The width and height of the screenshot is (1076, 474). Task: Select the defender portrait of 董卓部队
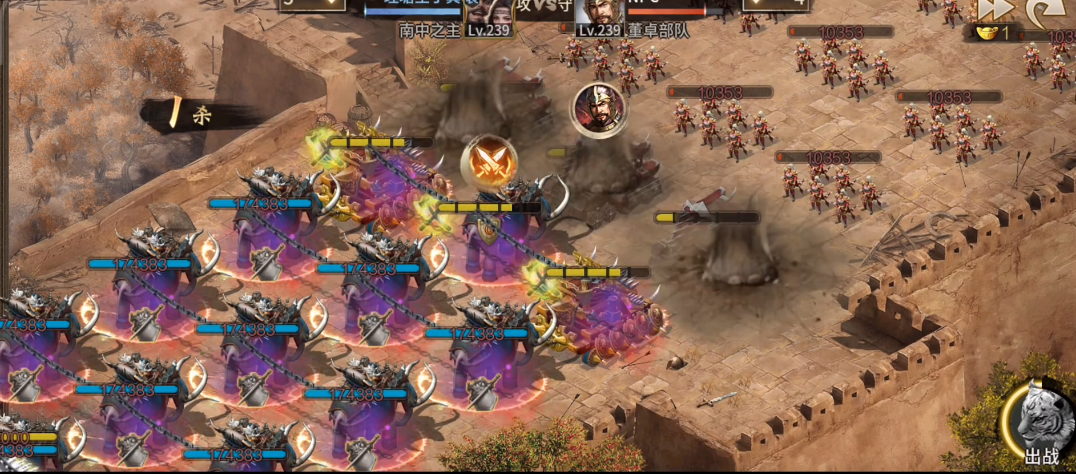pos(594,12)
